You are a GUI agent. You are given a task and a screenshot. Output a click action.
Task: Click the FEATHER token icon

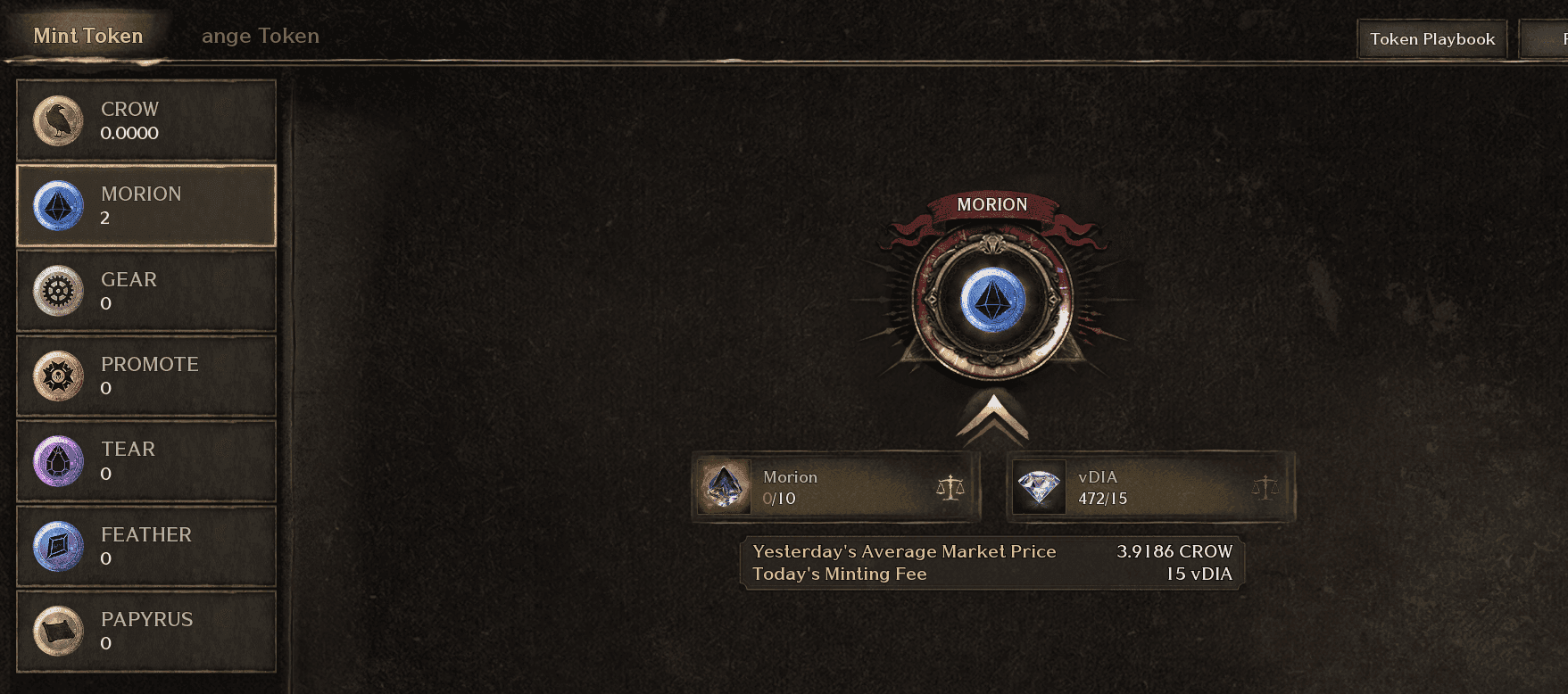58,546
